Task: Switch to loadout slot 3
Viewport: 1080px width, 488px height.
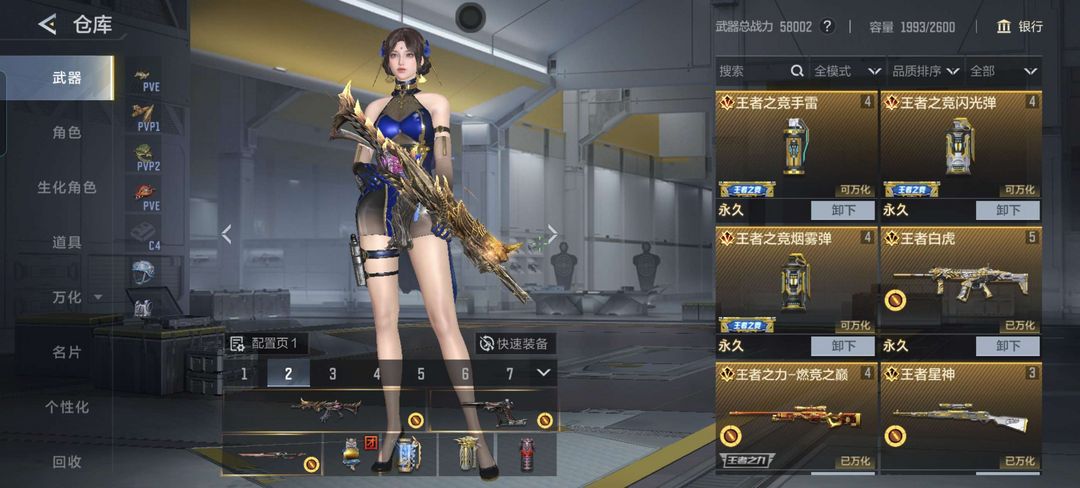Action: 332,374
